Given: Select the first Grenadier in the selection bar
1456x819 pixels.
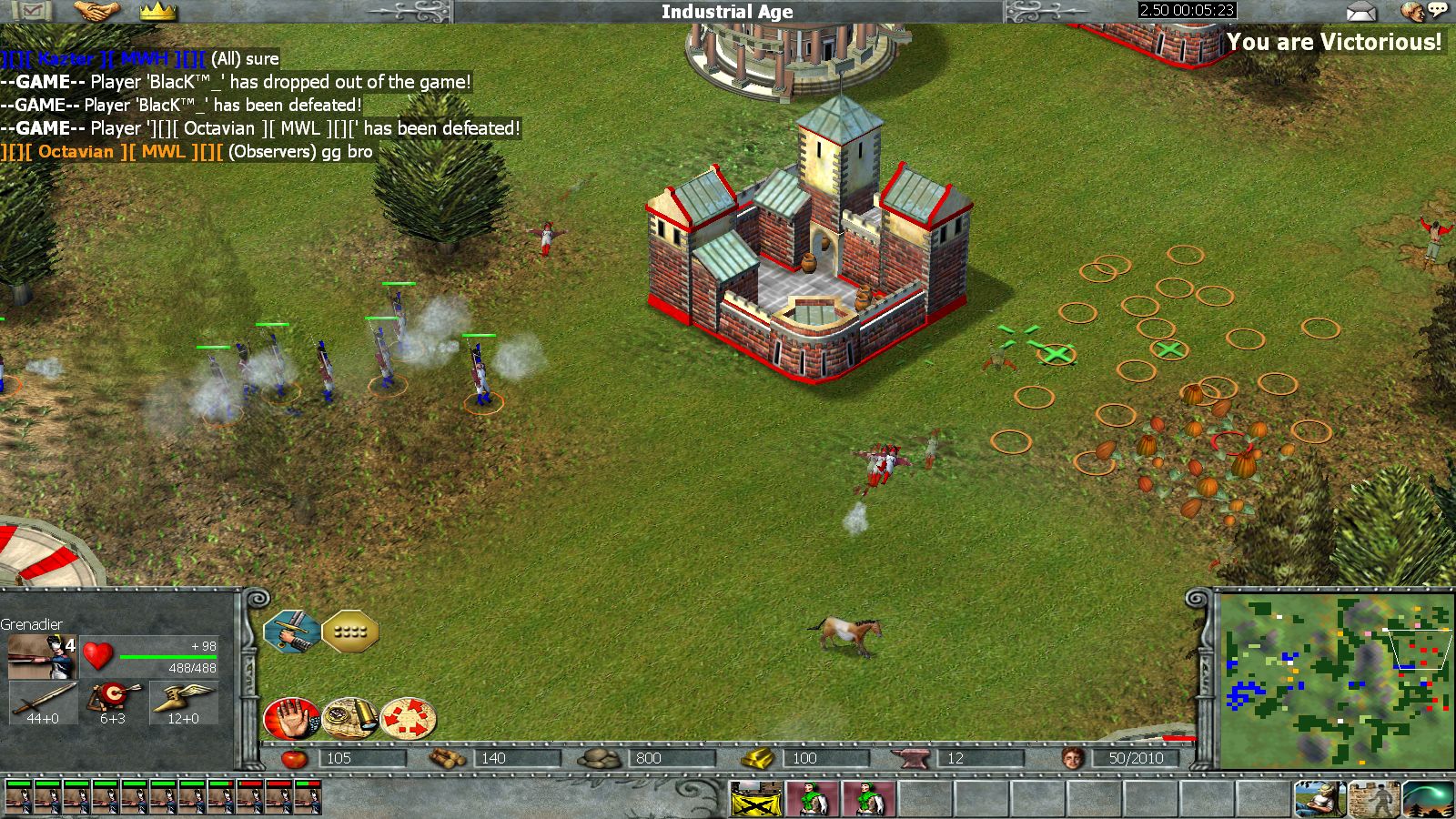Looking at the screenshot, I should (17, 797).
